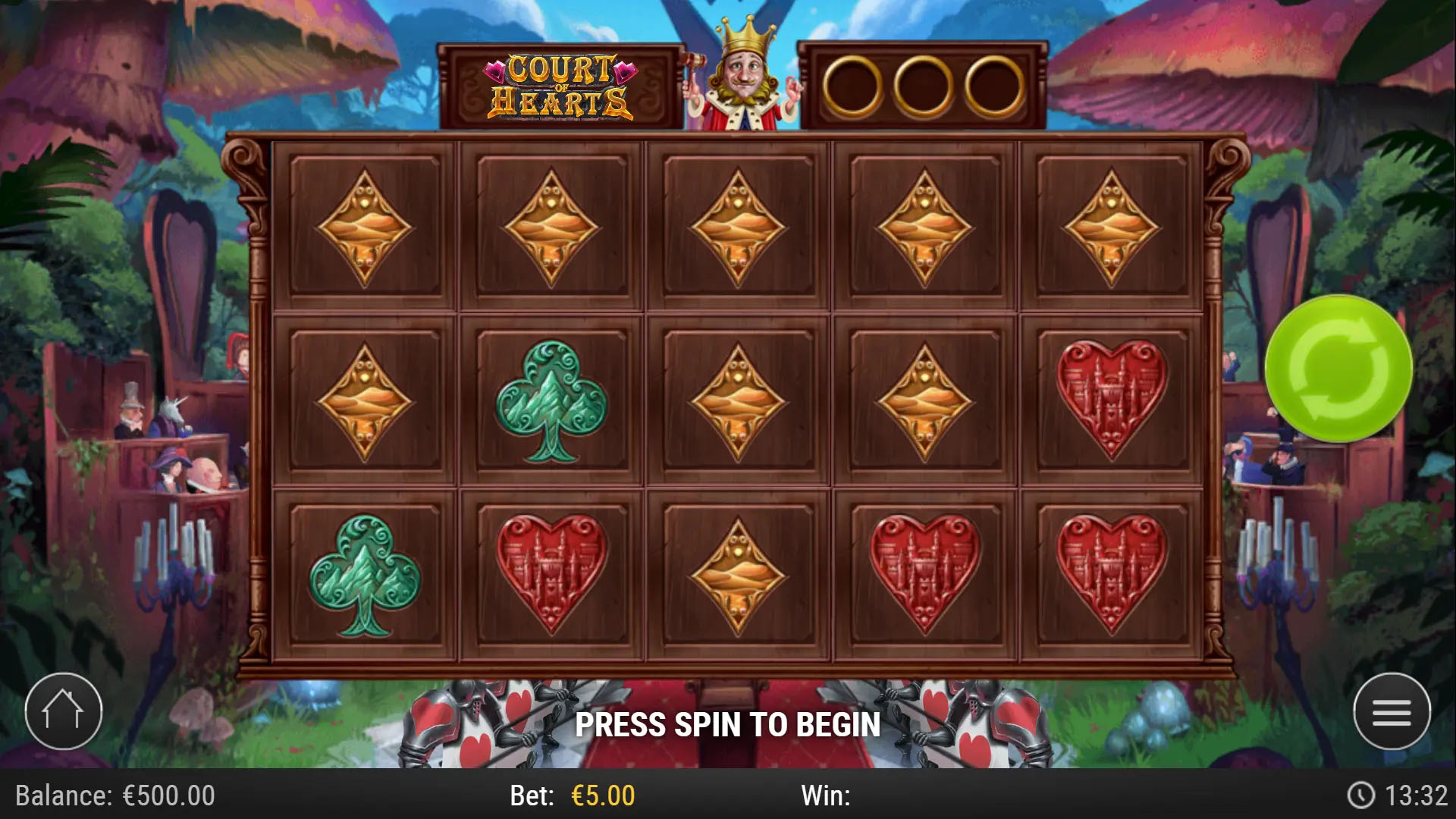
Task: Select the green club symbol on the second reel
Action: click(552, 402)
